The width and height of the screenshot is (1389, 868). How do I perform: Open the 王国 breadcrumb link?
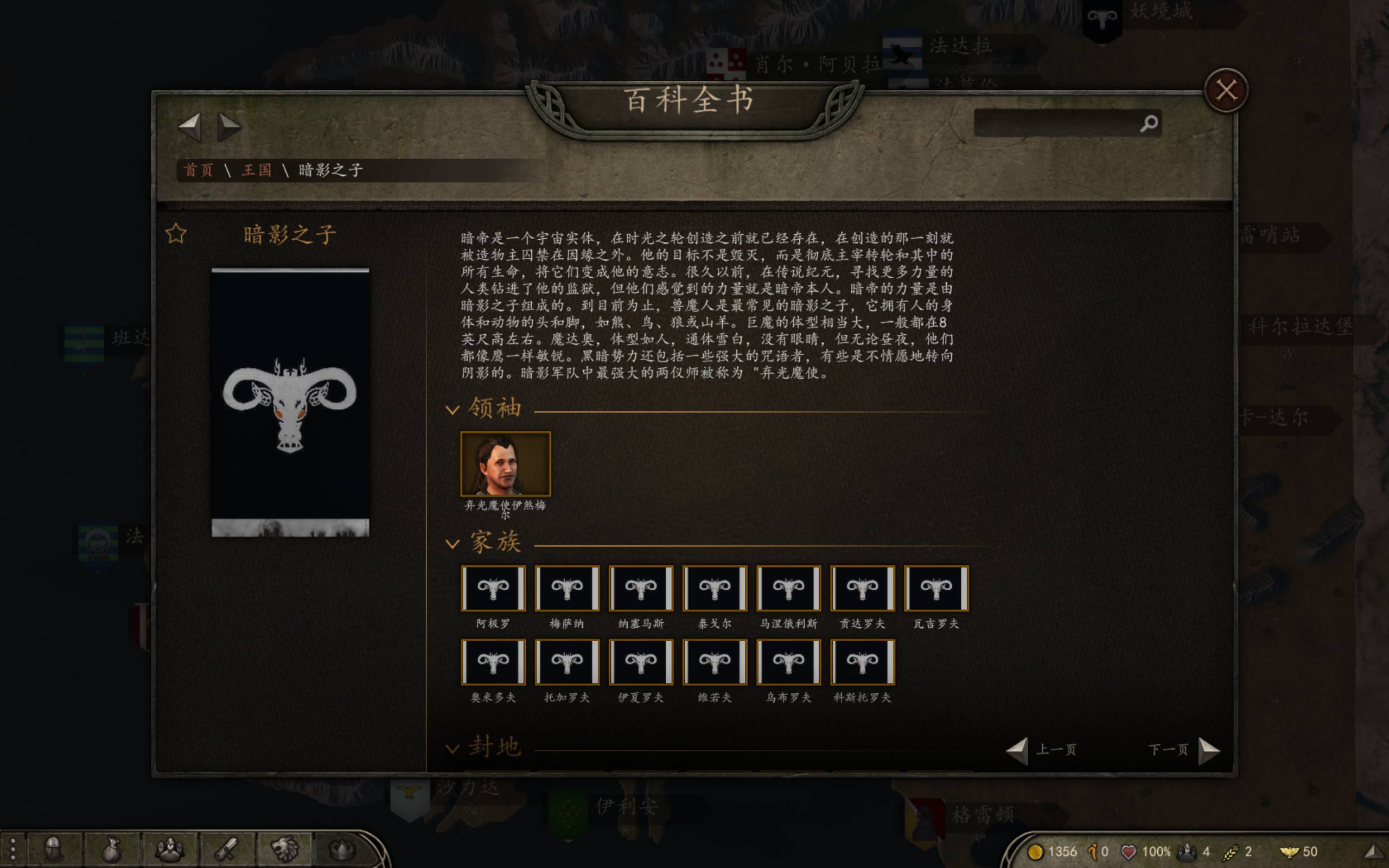(x=259, y=170)
